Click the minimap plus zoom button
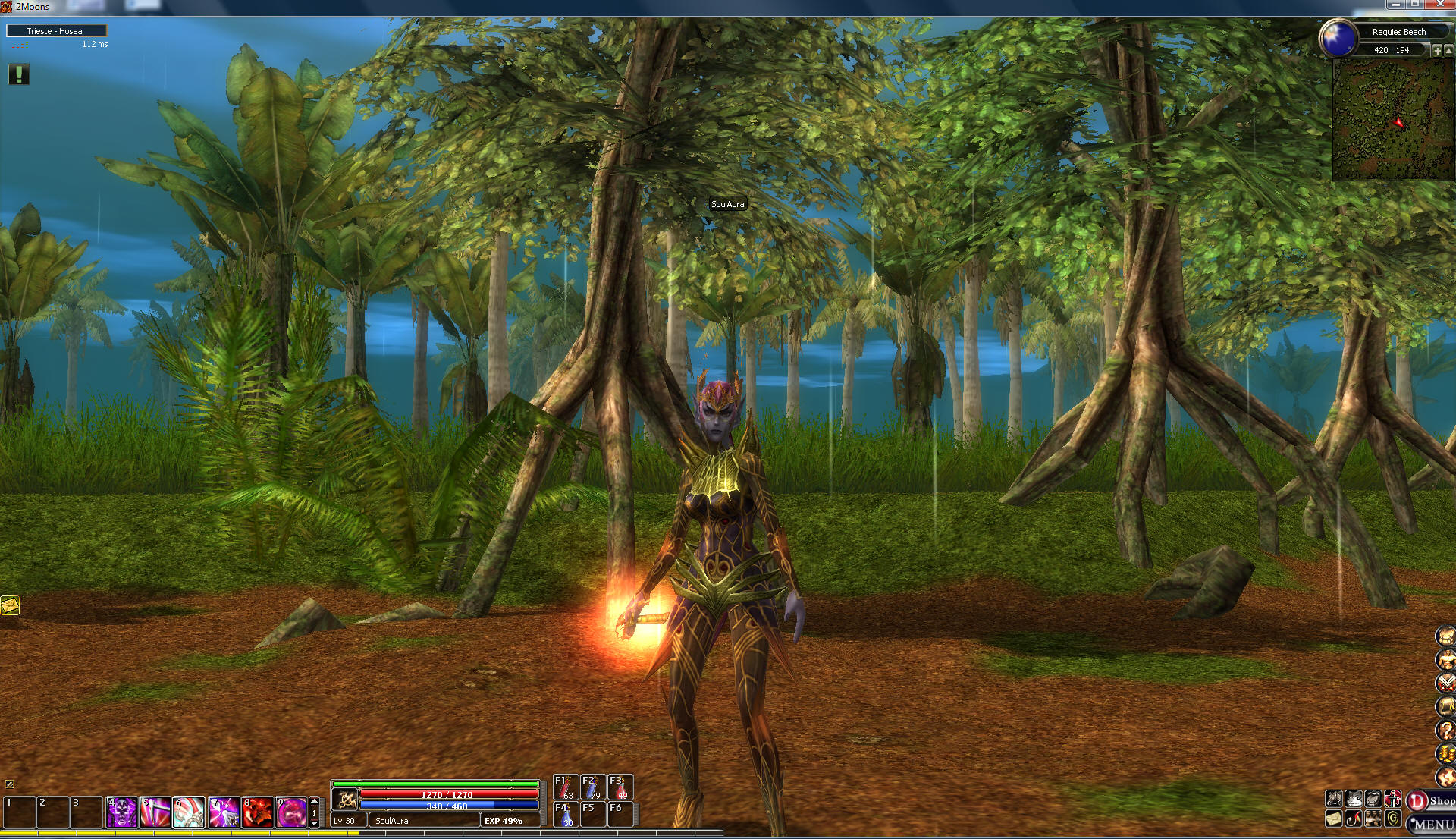Viewport: 1456px width, 839px height. click(1437, 50)
